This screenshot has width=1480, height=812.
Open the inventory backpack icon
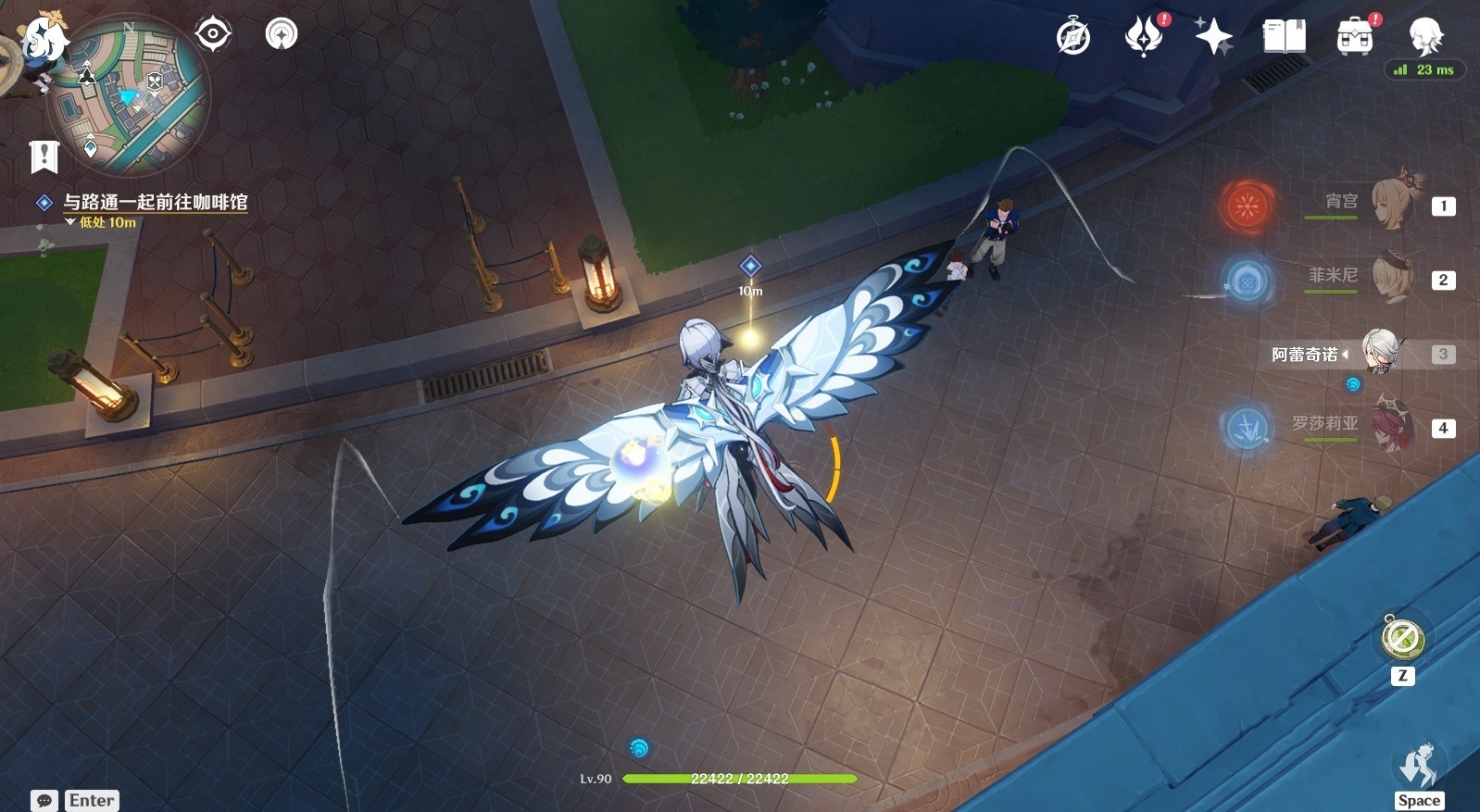click(x=1354, y=37)
